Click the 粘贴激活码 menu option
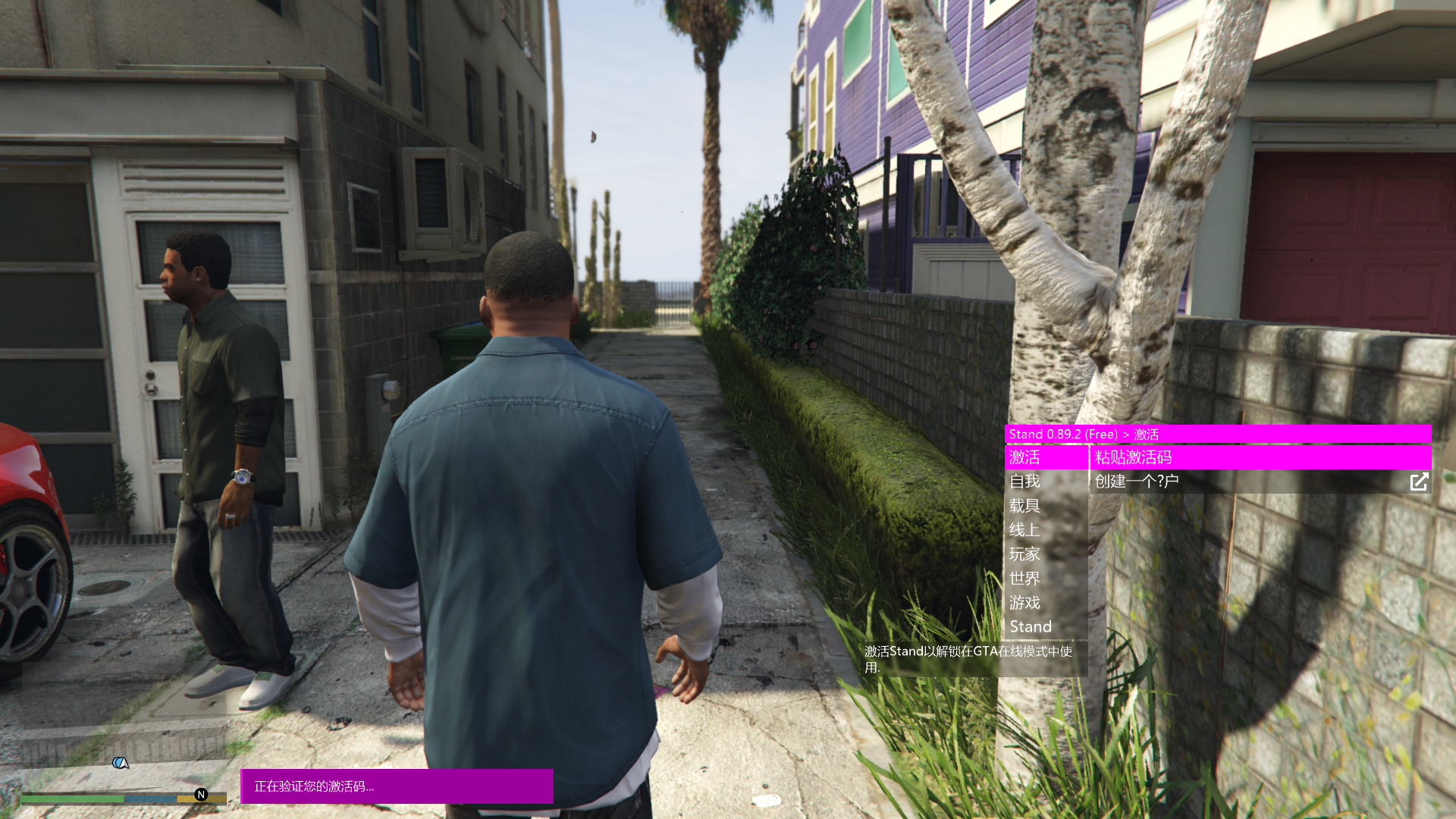This screenshot has width=1456, height=819. [1259, 457]
